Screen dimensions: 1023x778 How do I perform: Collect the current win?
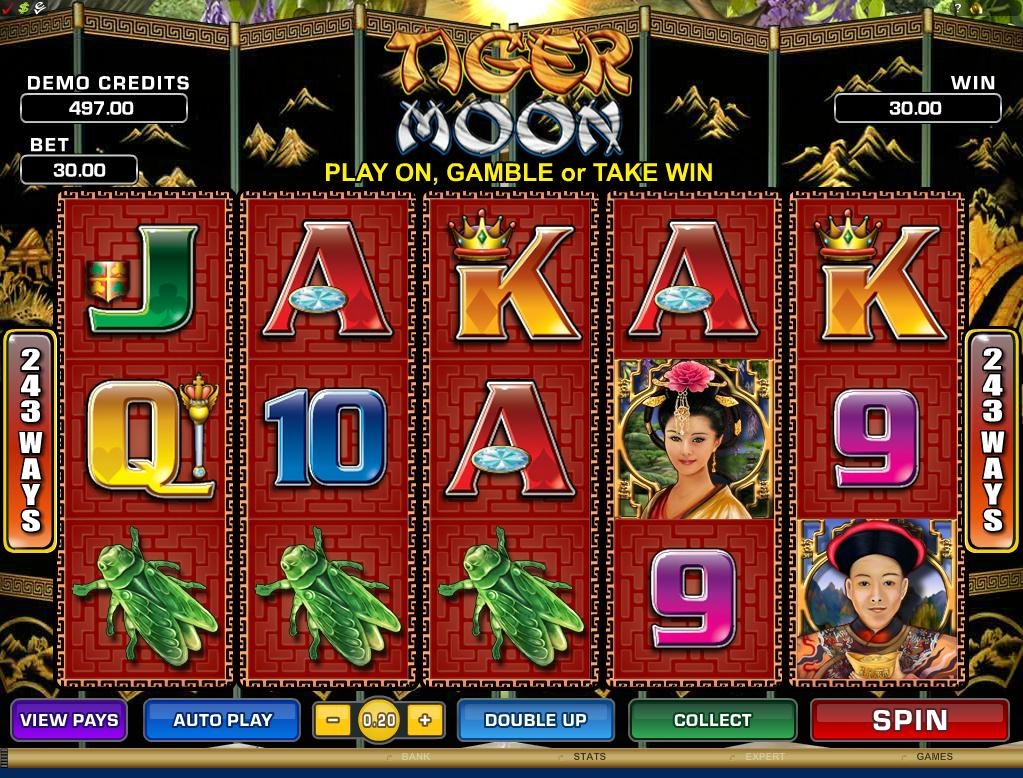click(x=712, y=720)
